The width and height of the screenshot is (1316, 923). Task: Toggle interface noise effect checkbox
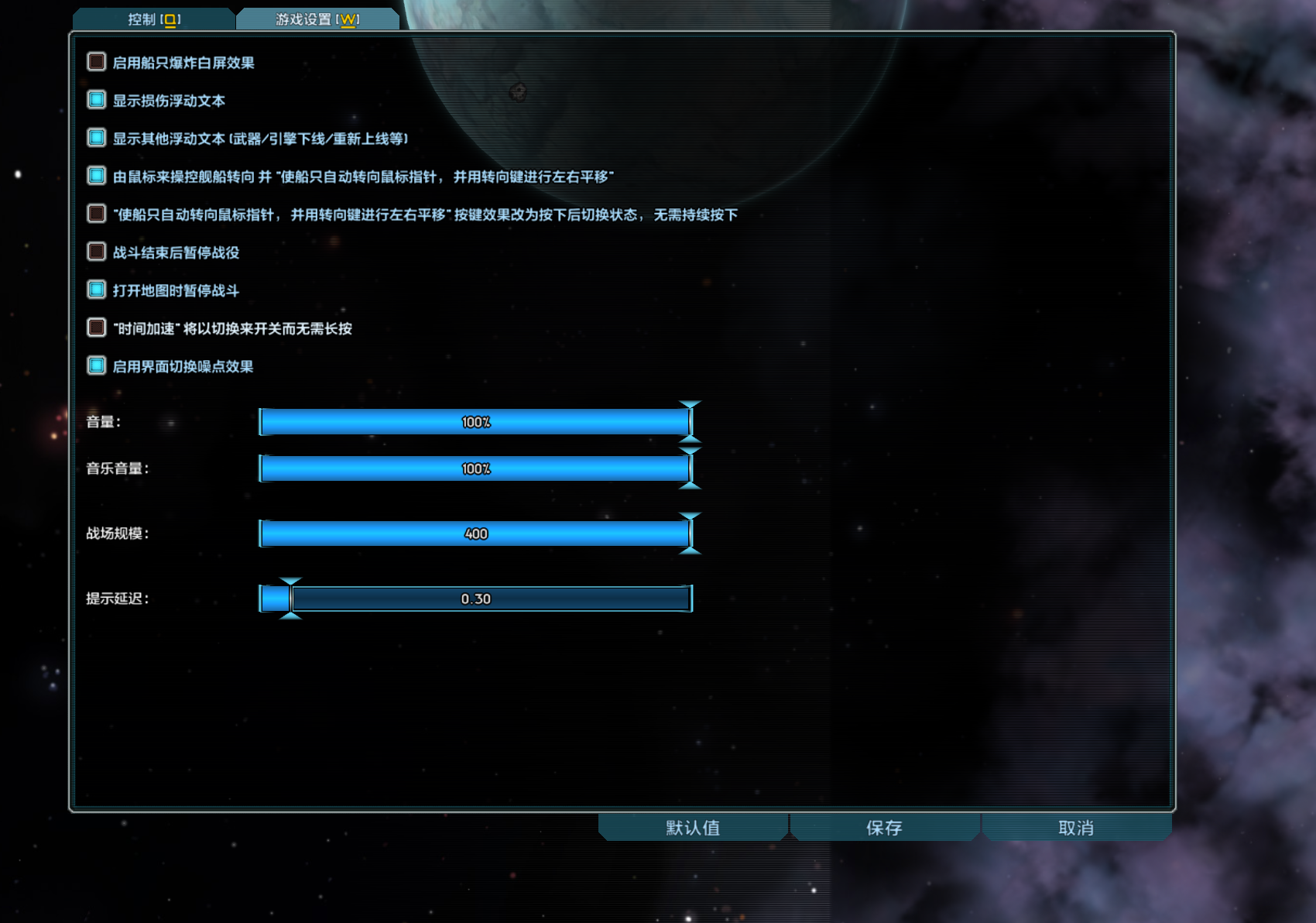tap(96, 365)
